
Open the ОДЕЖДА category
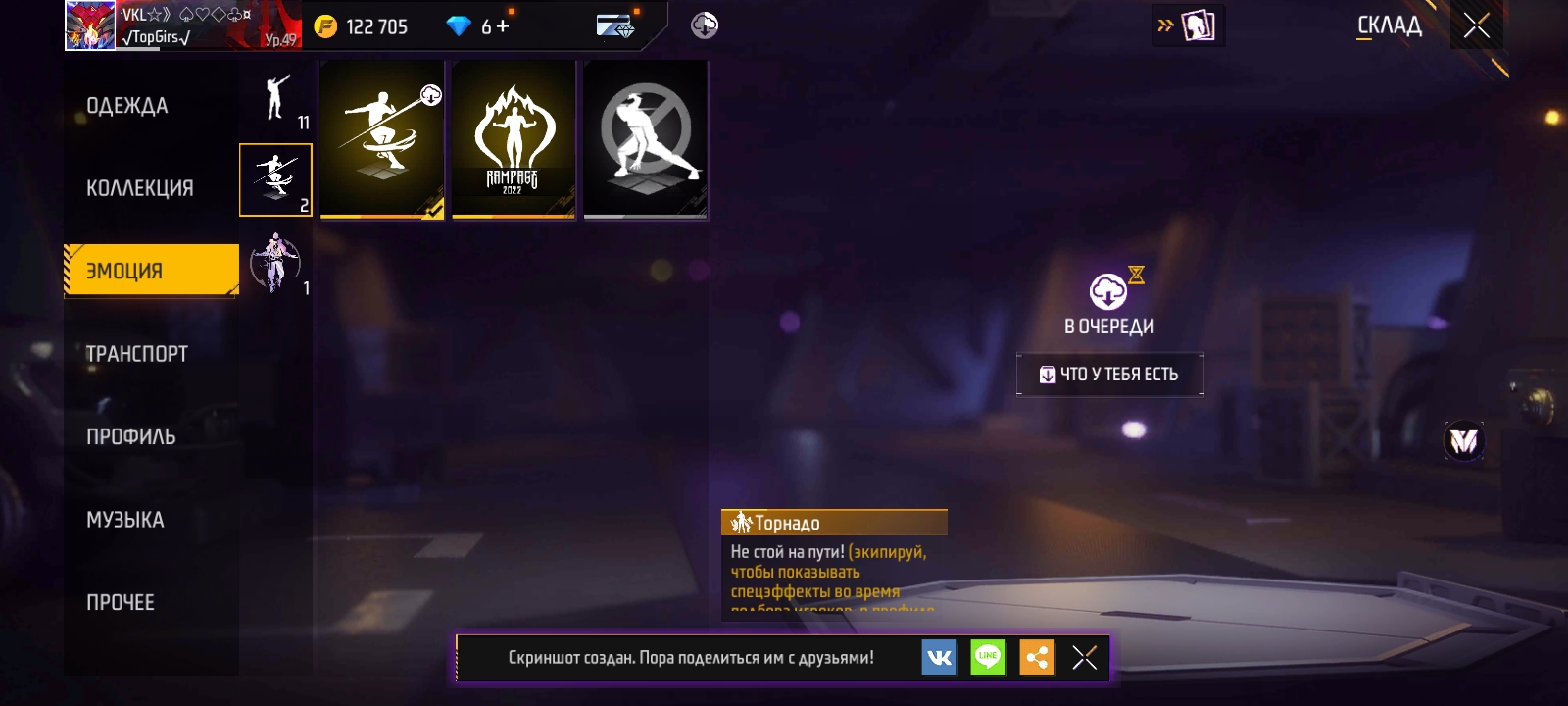[x=127, y=106]
